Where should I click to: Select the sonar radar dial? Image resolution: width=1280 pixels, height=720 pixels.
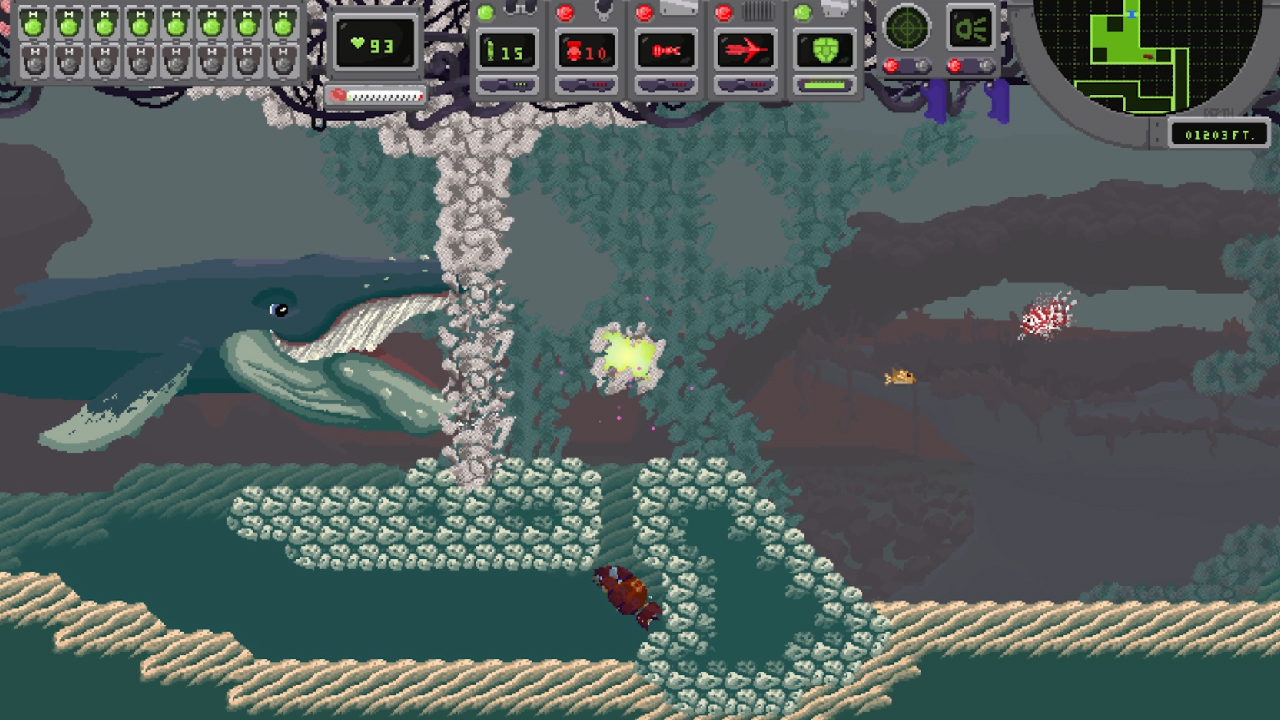[x=907, y=27]
